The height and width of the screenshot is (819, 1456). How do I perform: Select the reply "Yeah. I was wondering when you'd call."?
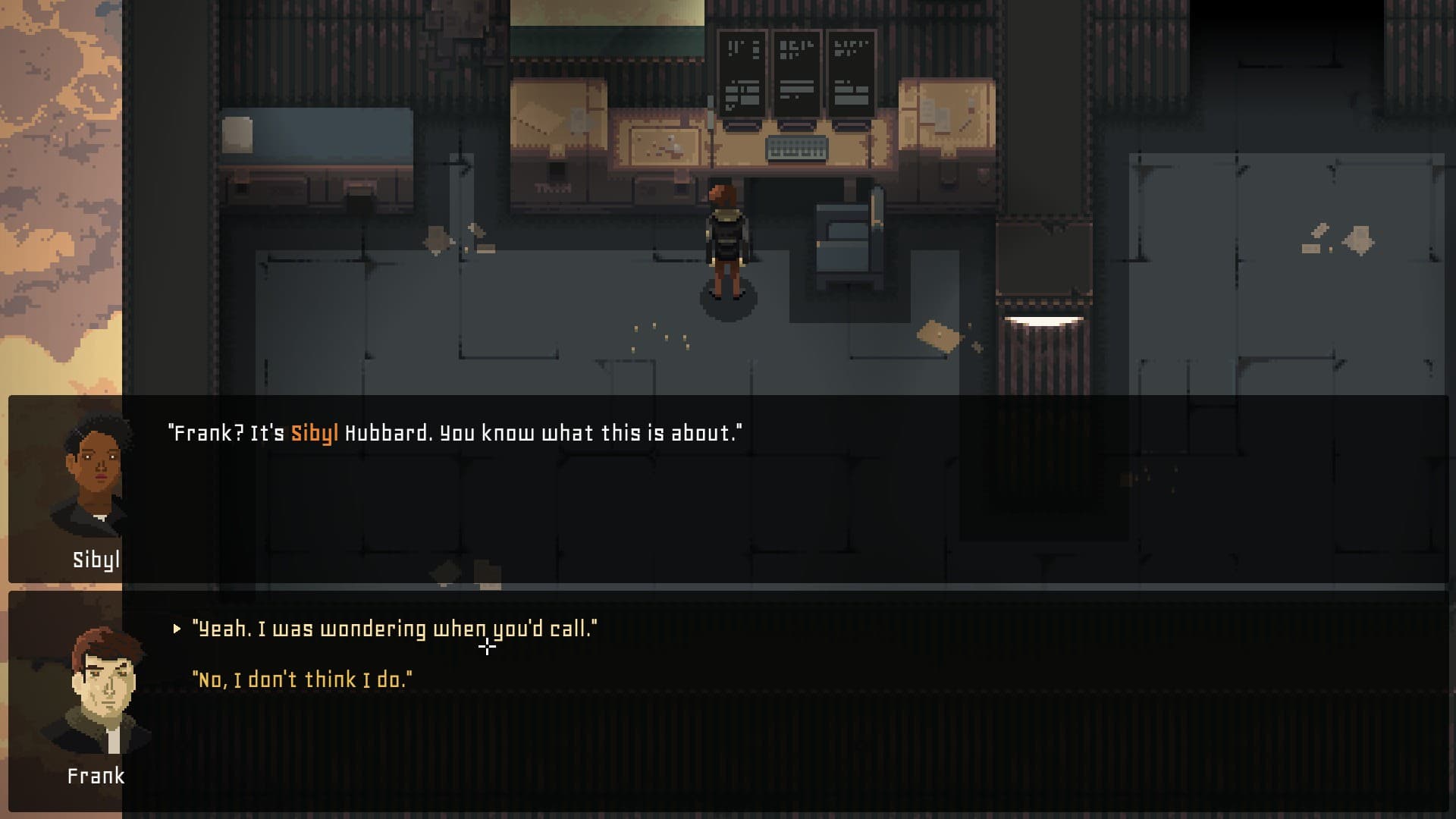[x=394, y=627]
